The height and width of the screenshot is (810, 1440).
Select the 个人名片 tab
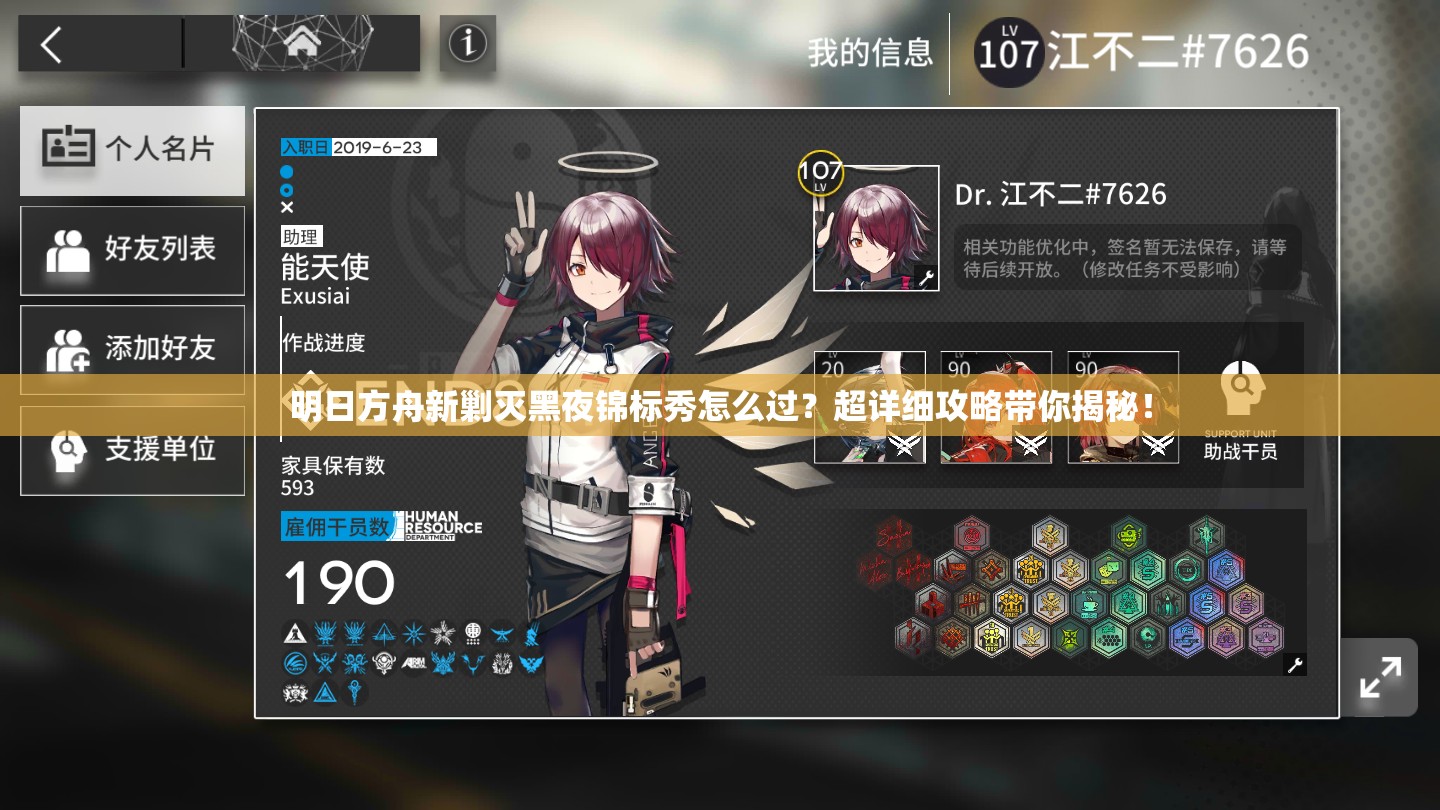point(132,150)
